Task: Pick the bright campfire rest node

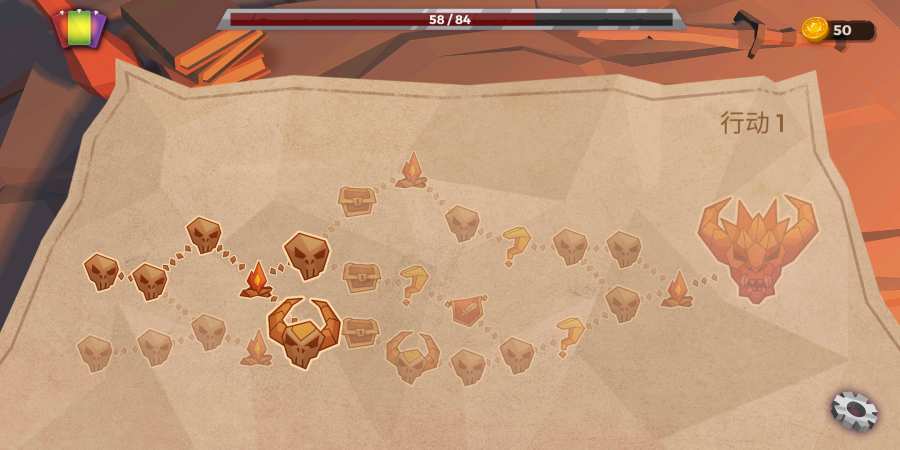Action: pos(257,280)
